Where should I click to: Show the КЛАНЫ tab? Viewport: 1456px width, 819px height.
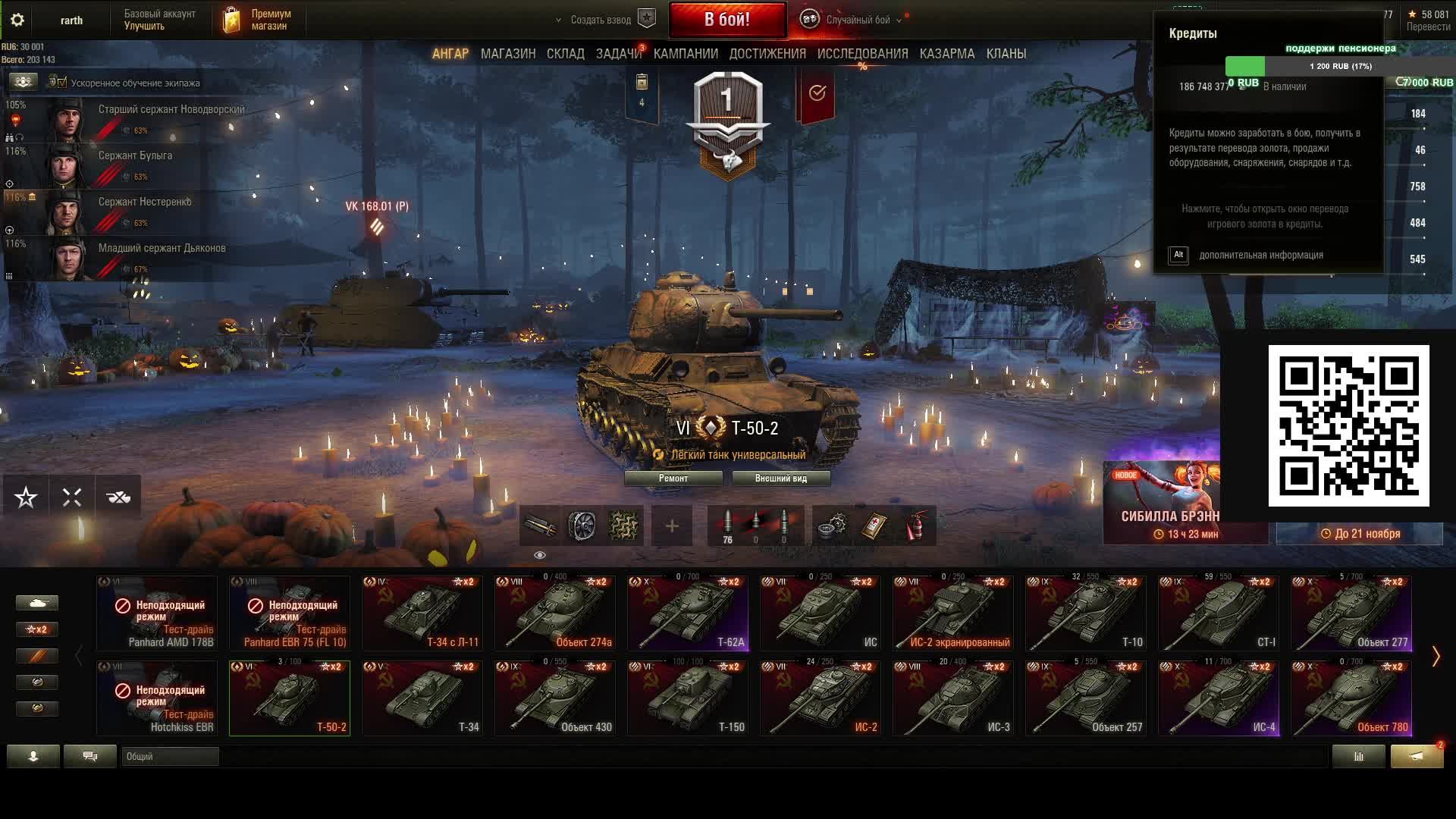[x=1006, y=54]
